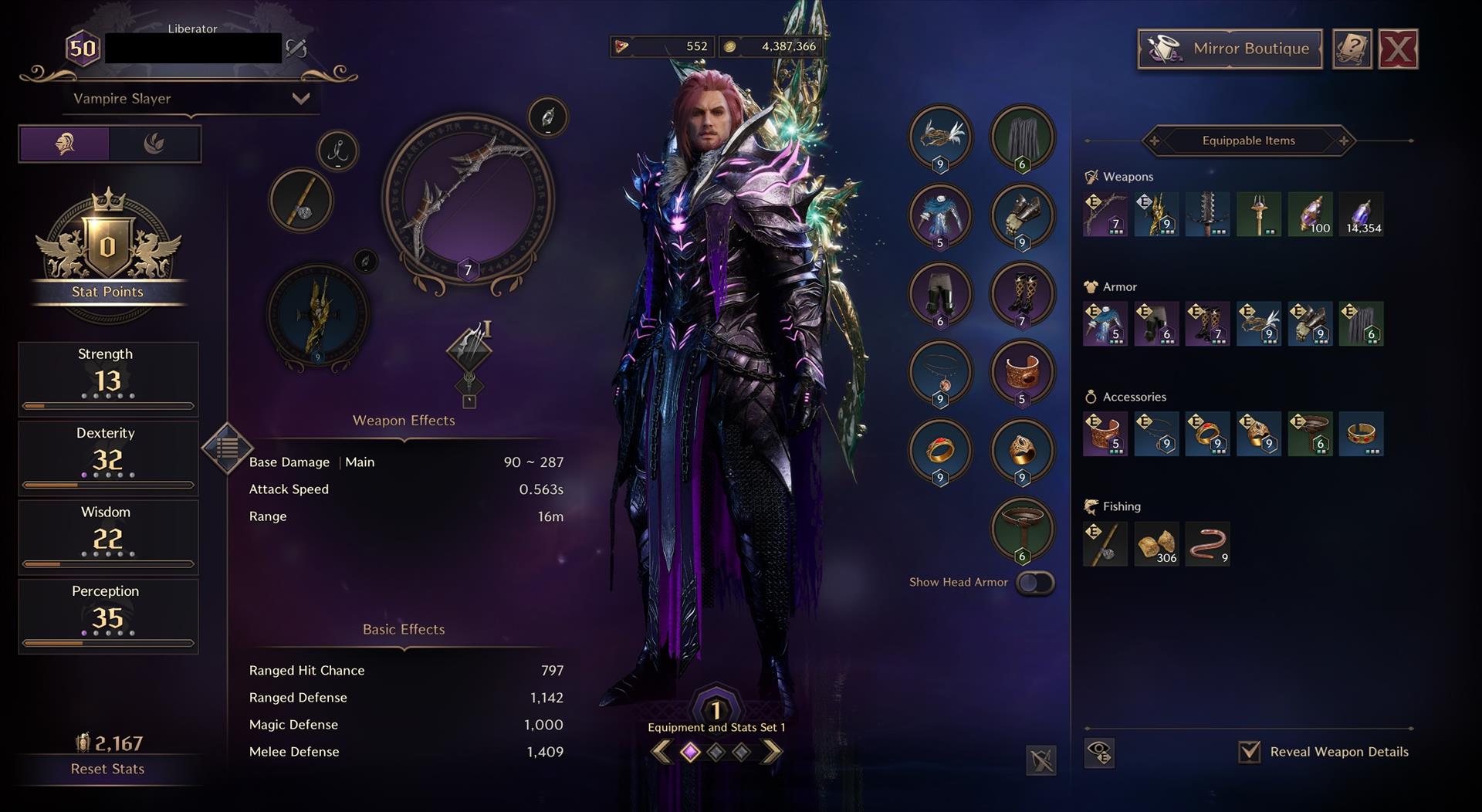Select the equipped main longbow slot
Viewport: 1482px width, 812px height.
click(468, 202)
